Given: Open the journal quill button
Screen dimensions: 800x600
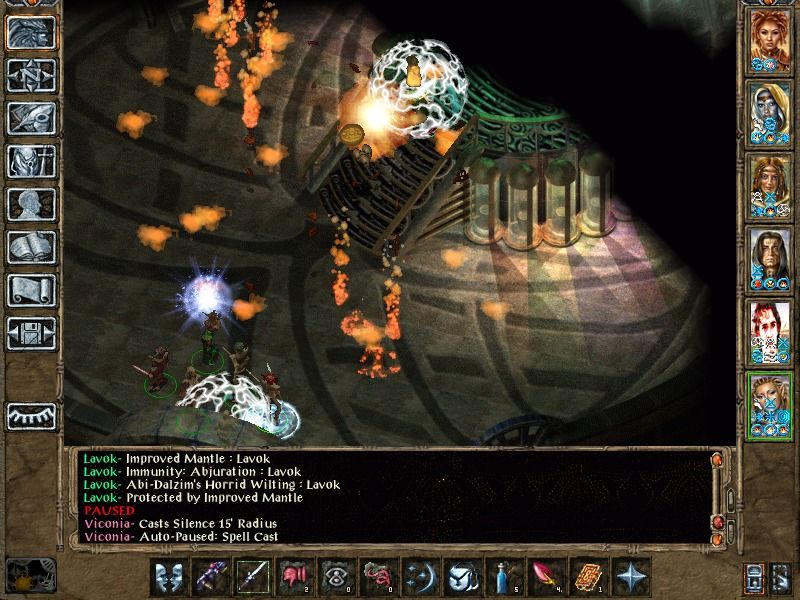Looking at the screenshot, I should 31,118.
